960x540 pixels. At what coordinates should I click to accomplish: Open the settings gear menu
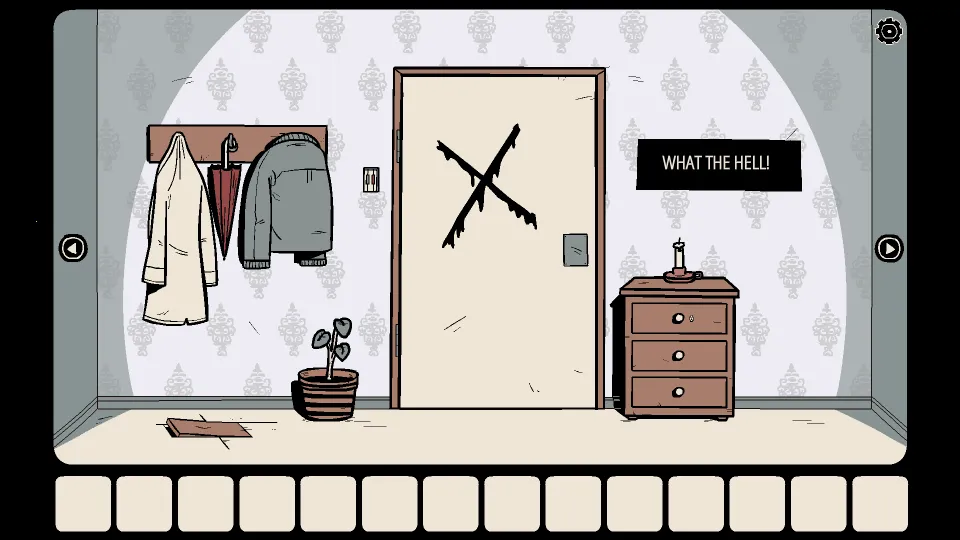point(888,31)
